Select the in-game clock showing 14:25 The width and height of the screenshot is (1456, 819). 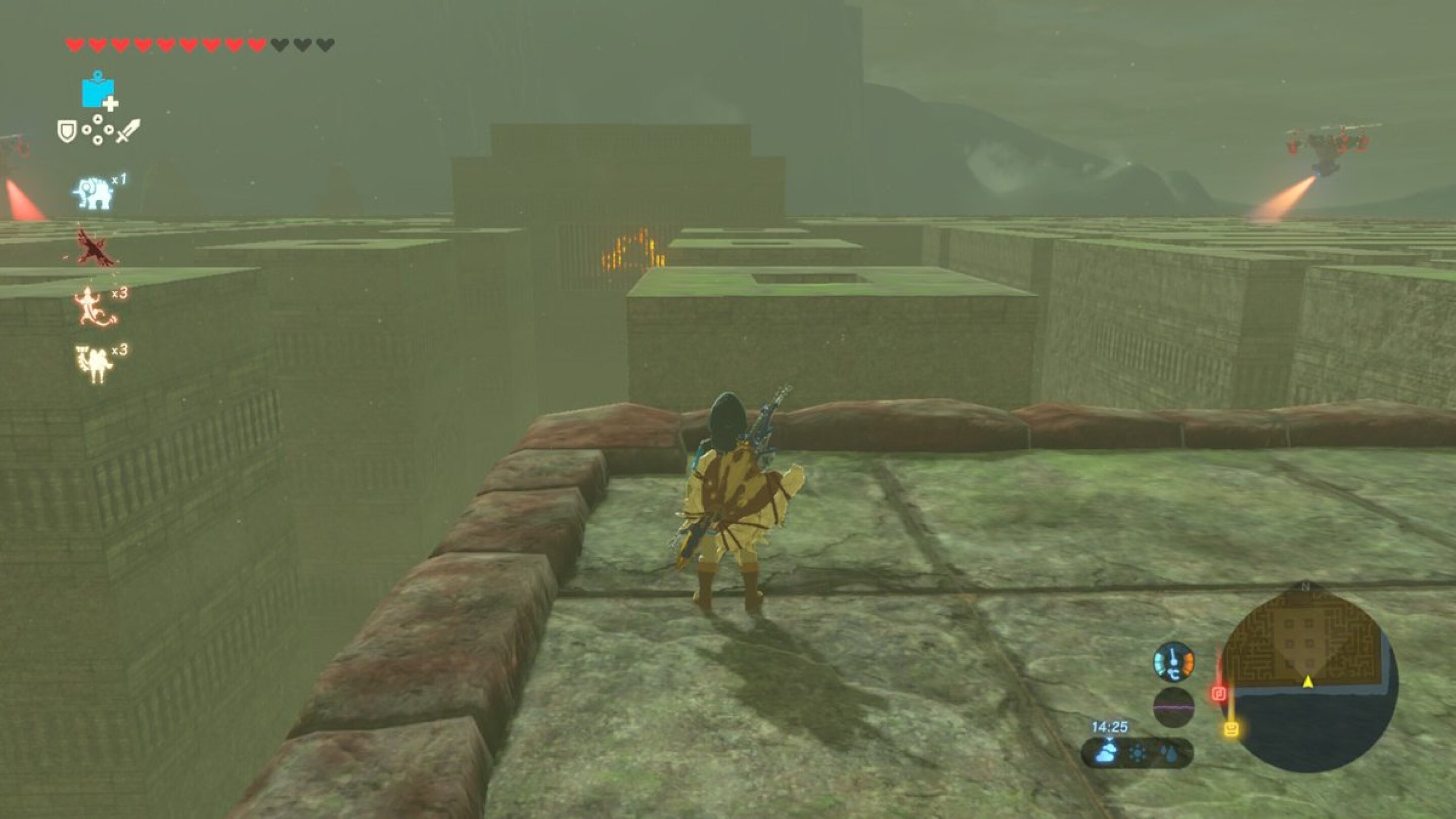point(1110,727)
